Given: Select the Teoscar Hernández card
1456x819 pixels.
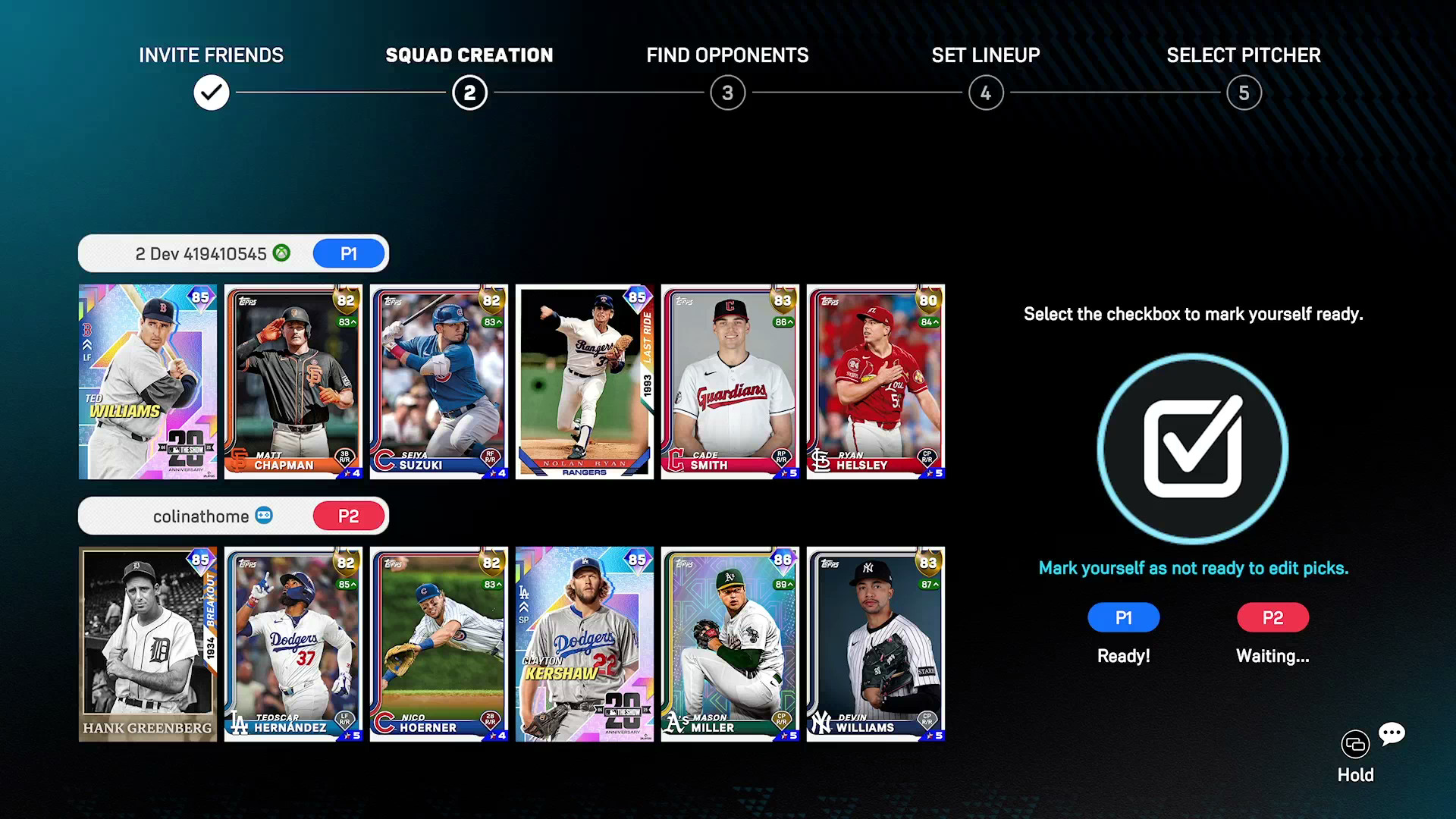Looking at the screenshot, I should 293,644.
